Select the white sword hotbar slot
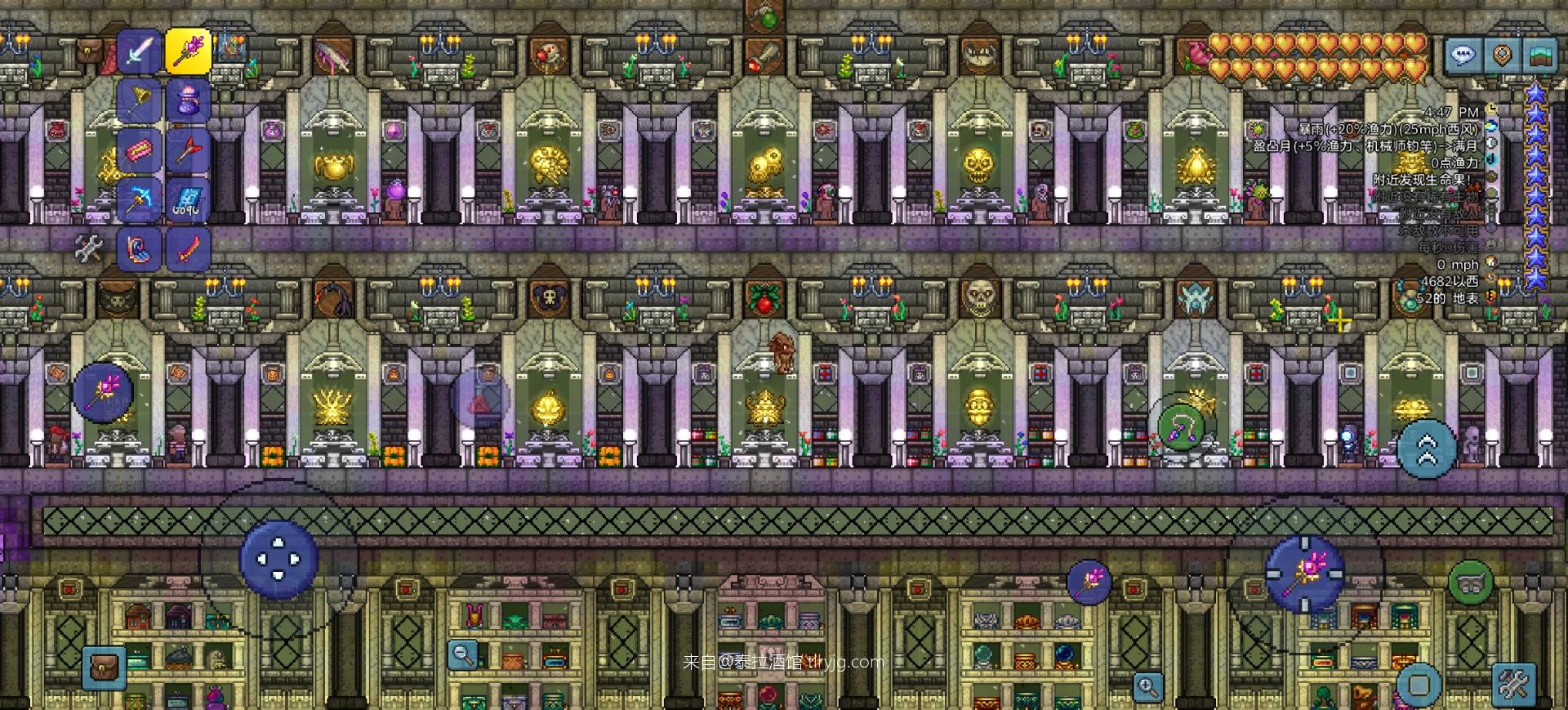 140,52
